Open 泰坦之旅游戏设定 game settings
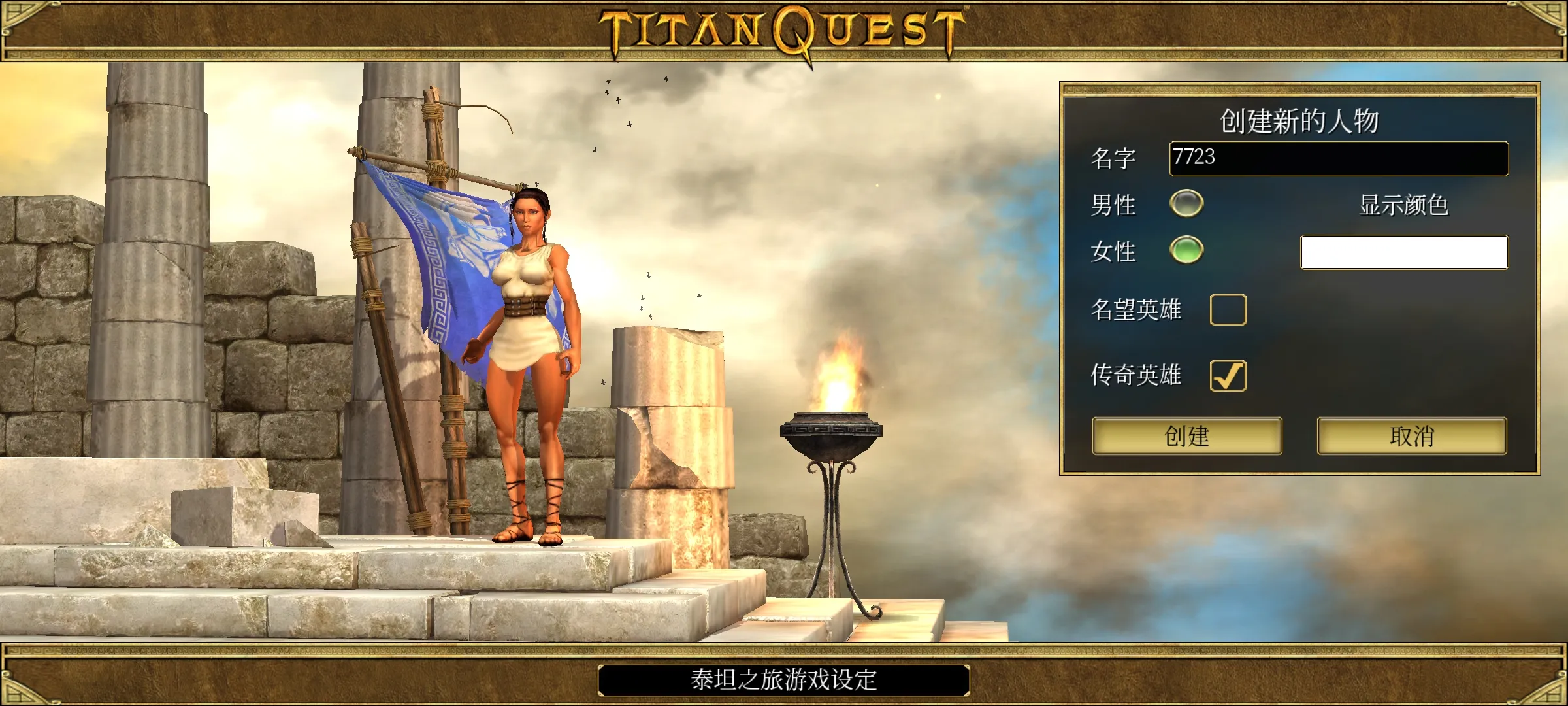Image resolution: width=1568 pixels, height=706 pixels. pos(783,680)
